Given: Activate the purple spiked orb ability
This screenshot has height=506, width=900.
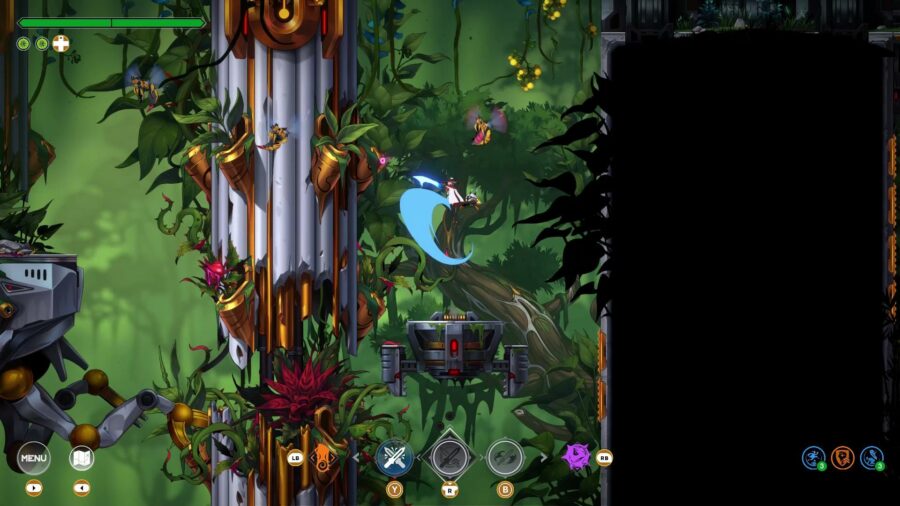Looking at the screenshot, I should click(576, 457).
